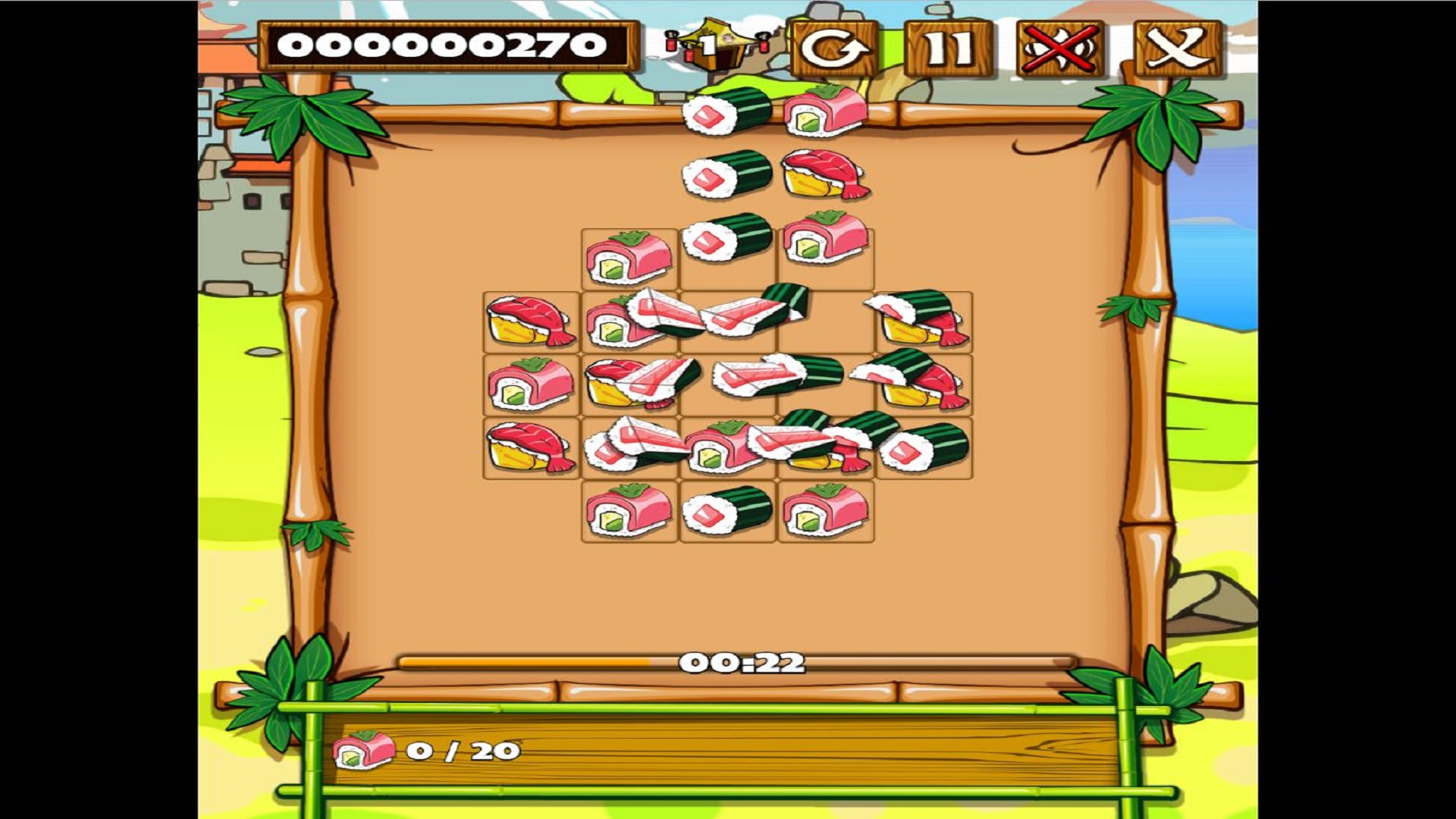Exit the level via the X button
This screenshot has height=819, width=1456.
coord(1177,51)
